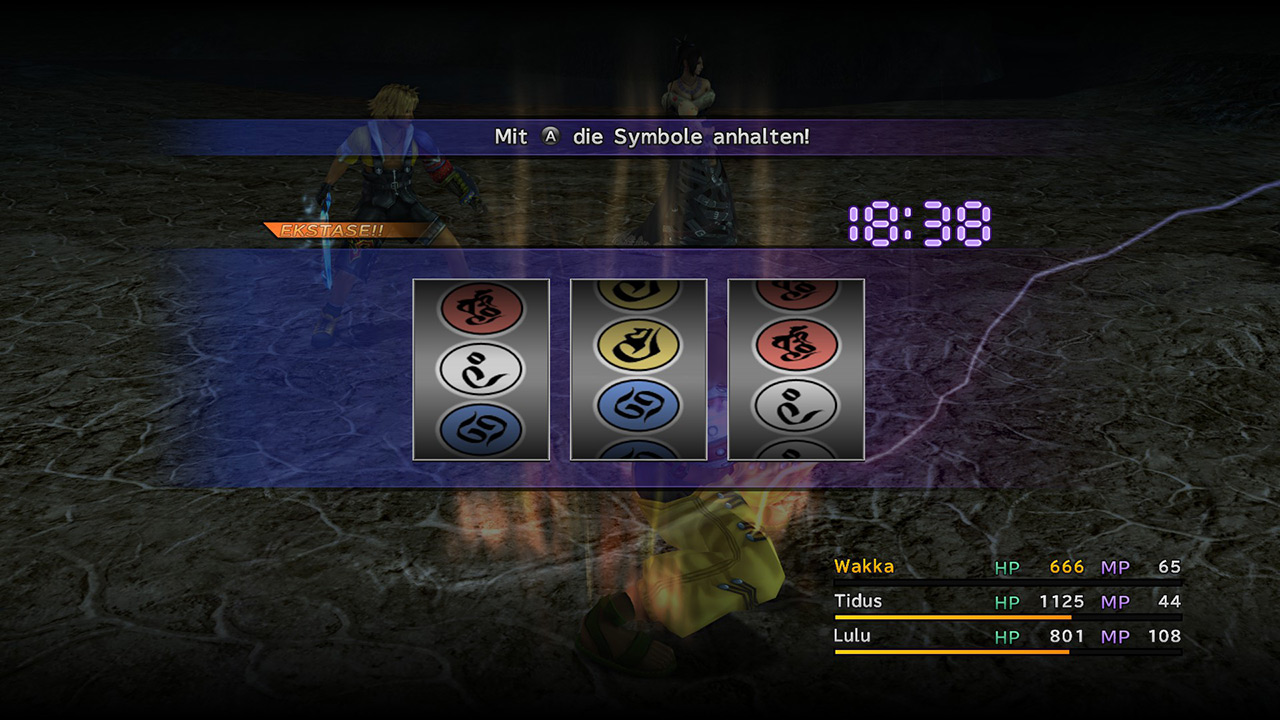The image size is (1280, 720).
Task: Select Lulu in the party list
Action: click(x=852, y=636)
